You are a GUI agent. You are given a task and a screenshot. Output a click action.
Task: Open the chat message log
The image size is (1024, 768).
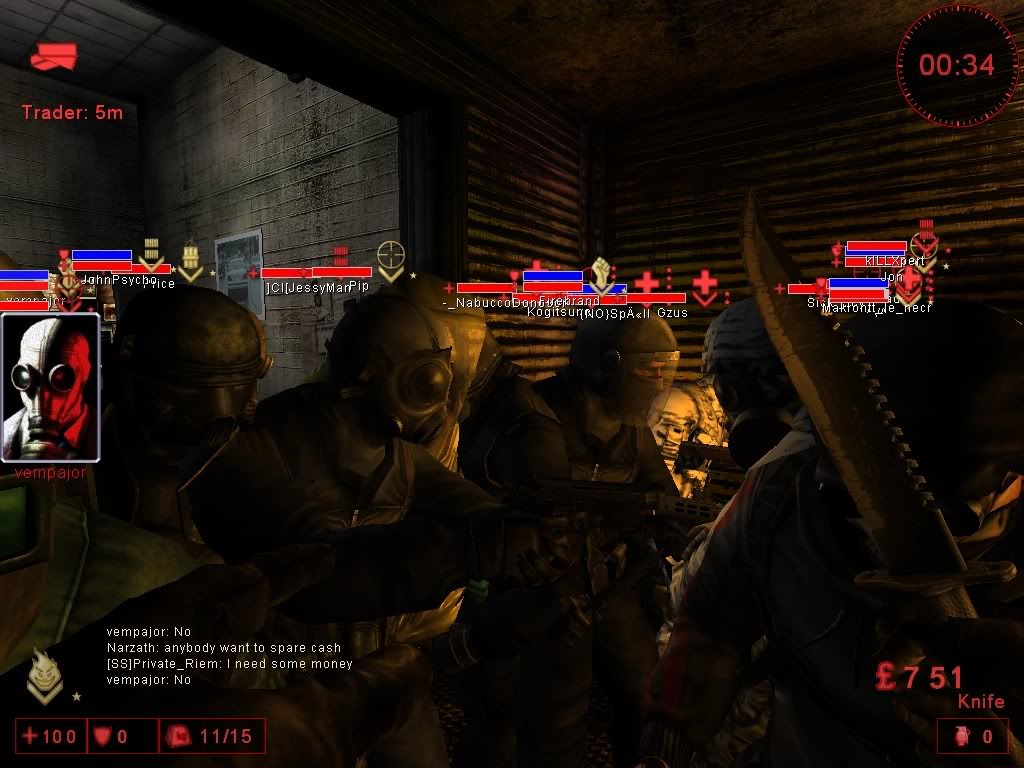point(230,656)
